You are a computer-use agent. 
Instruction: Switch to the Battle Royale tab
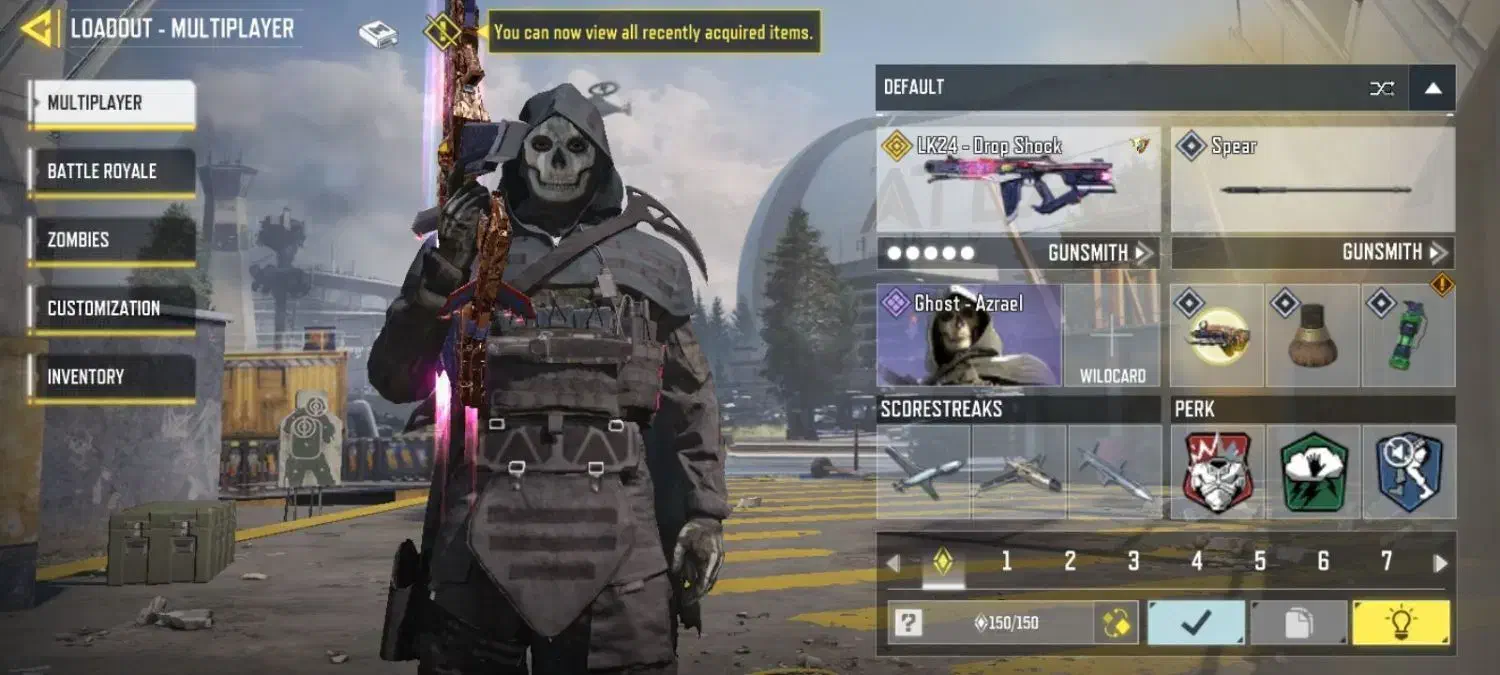point(111,171)
